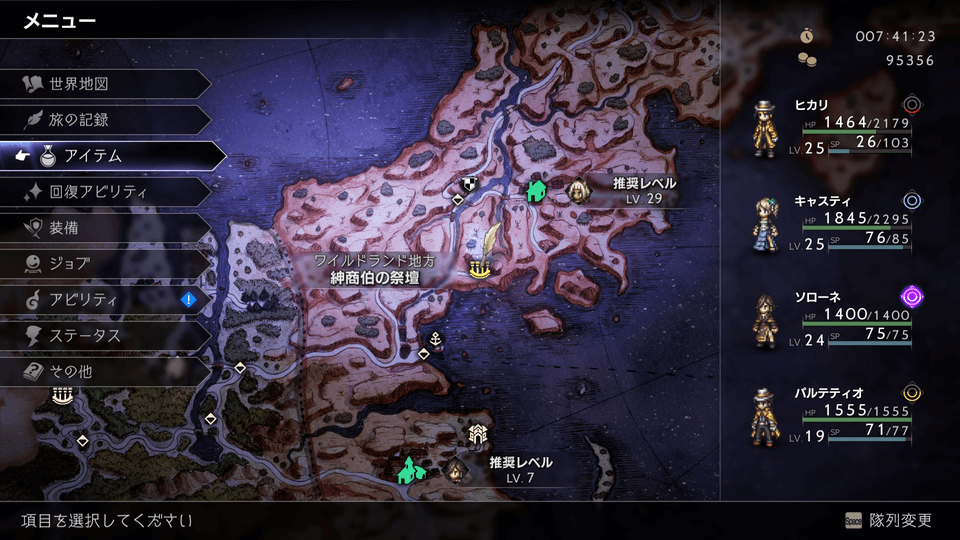Select the white gate marker in the south

pyautogui.click(x=476, y=433)
